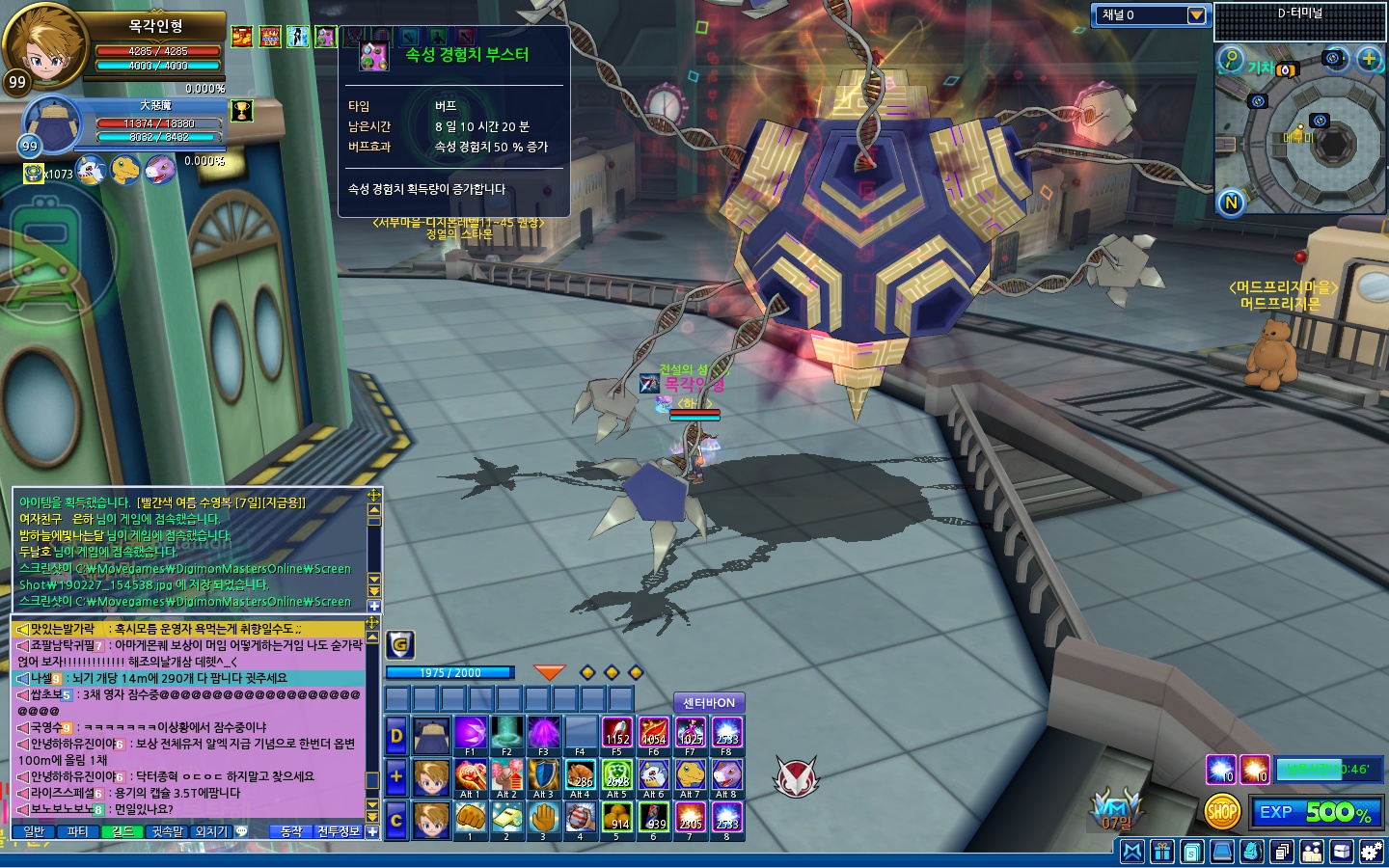Switch chat to the 길드 guild tab
The height and width of the screenshot is (868, 1389).
[x=123, y=831]
